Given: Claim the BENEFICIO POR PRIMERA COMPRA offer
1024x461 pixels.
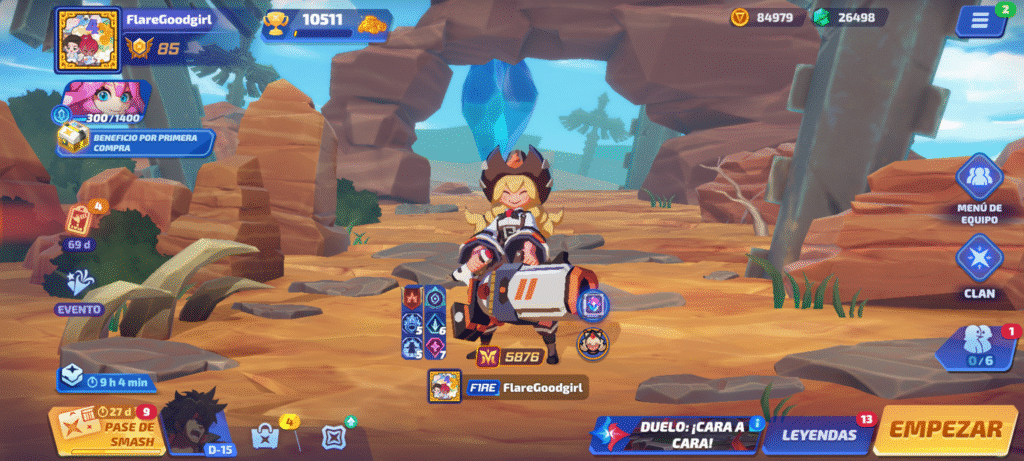Looking at the screenshot, I should click(x=135, y=141).
